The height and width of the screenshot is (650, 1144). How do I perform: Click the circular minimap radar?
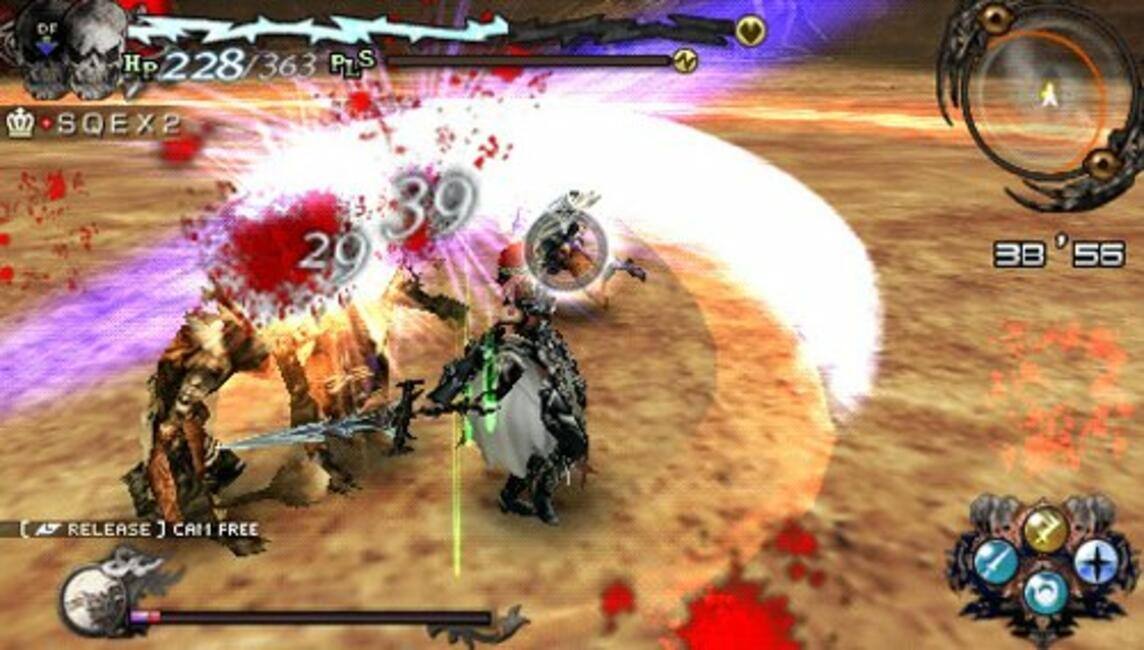[1042, 100]
